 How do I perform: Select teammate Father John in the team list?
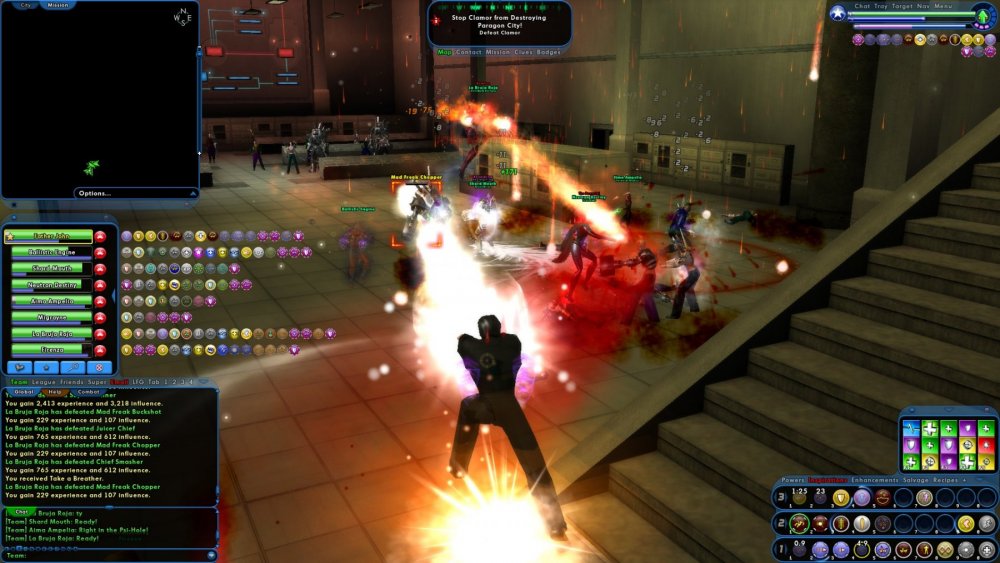[x=52, y=237]
